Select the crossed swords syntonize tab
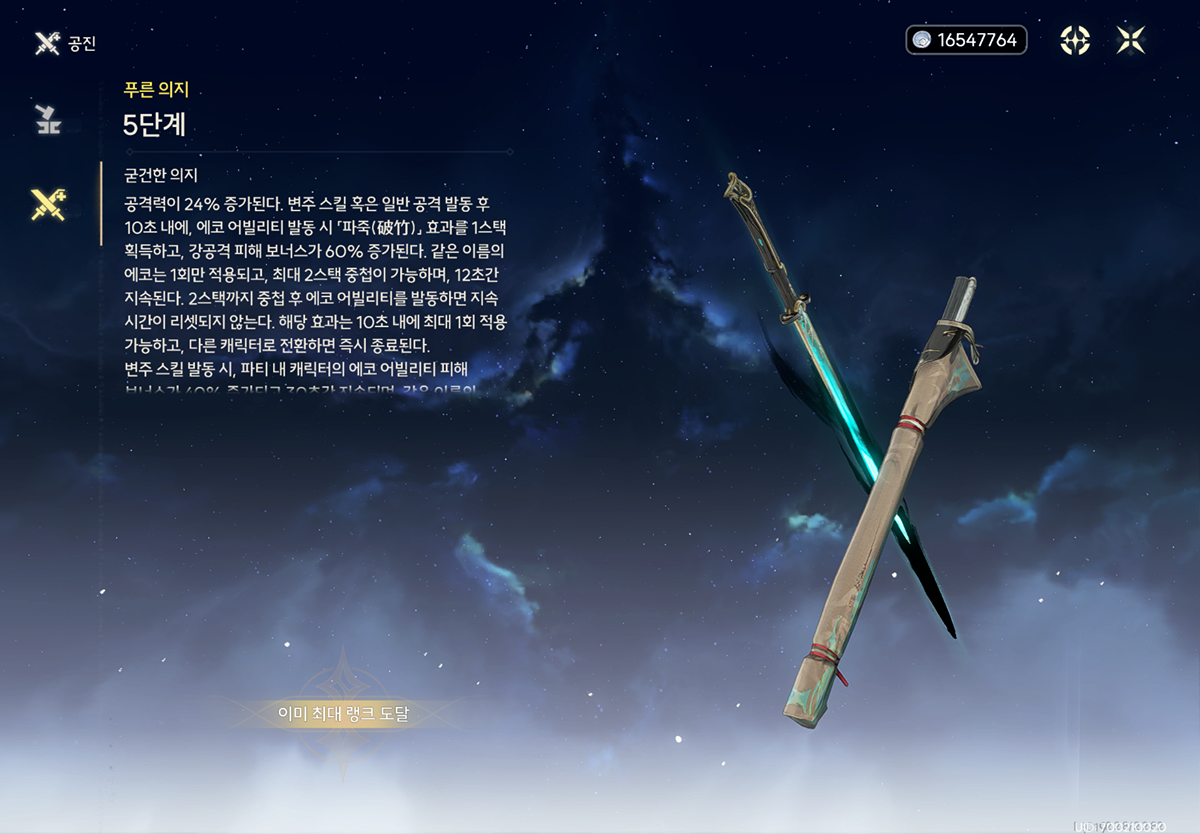 pyautogui.click(x=47, y=204)
